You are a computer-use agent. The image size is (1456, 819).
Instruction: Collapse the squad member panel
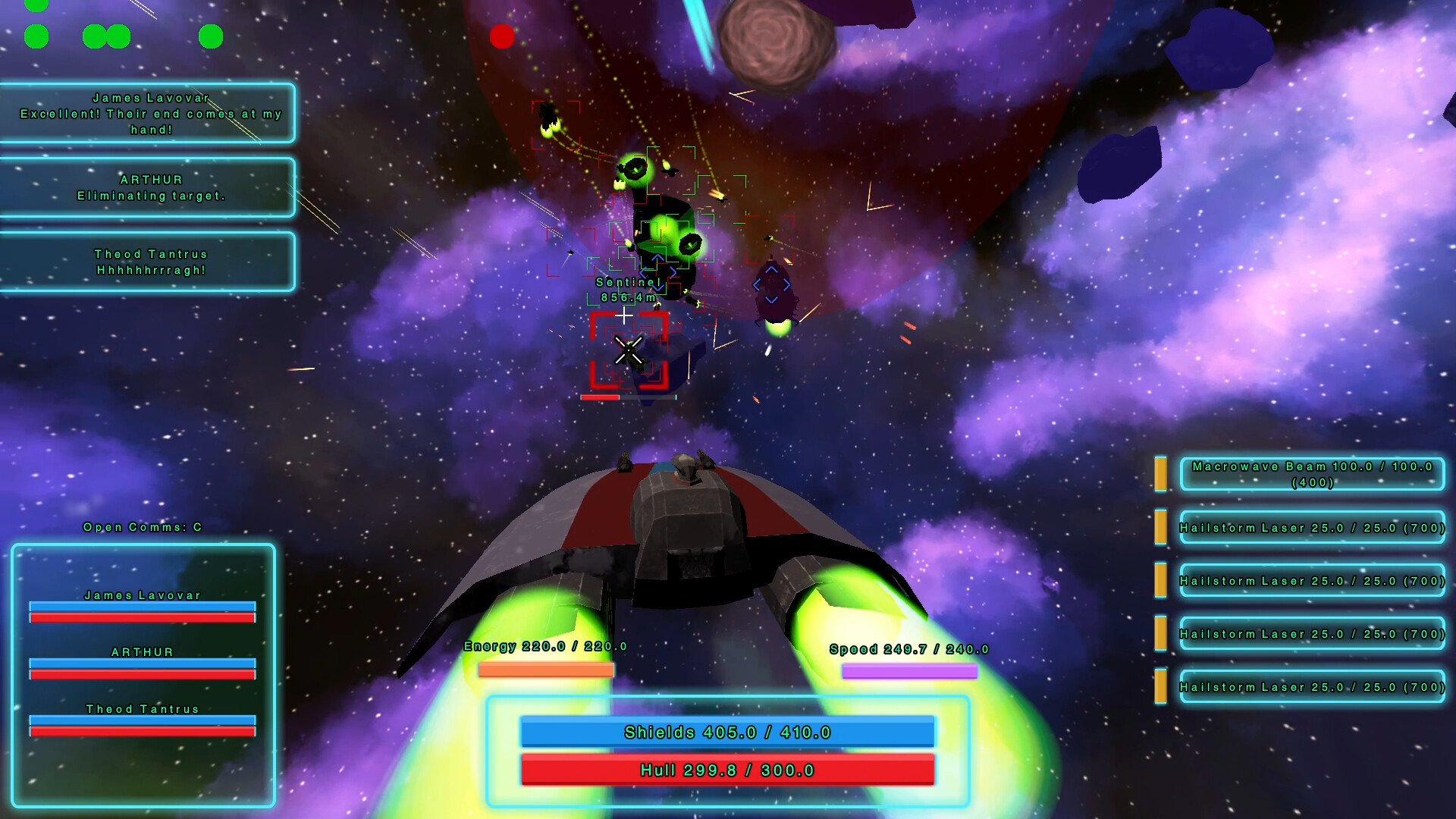(x=141, y=675)
